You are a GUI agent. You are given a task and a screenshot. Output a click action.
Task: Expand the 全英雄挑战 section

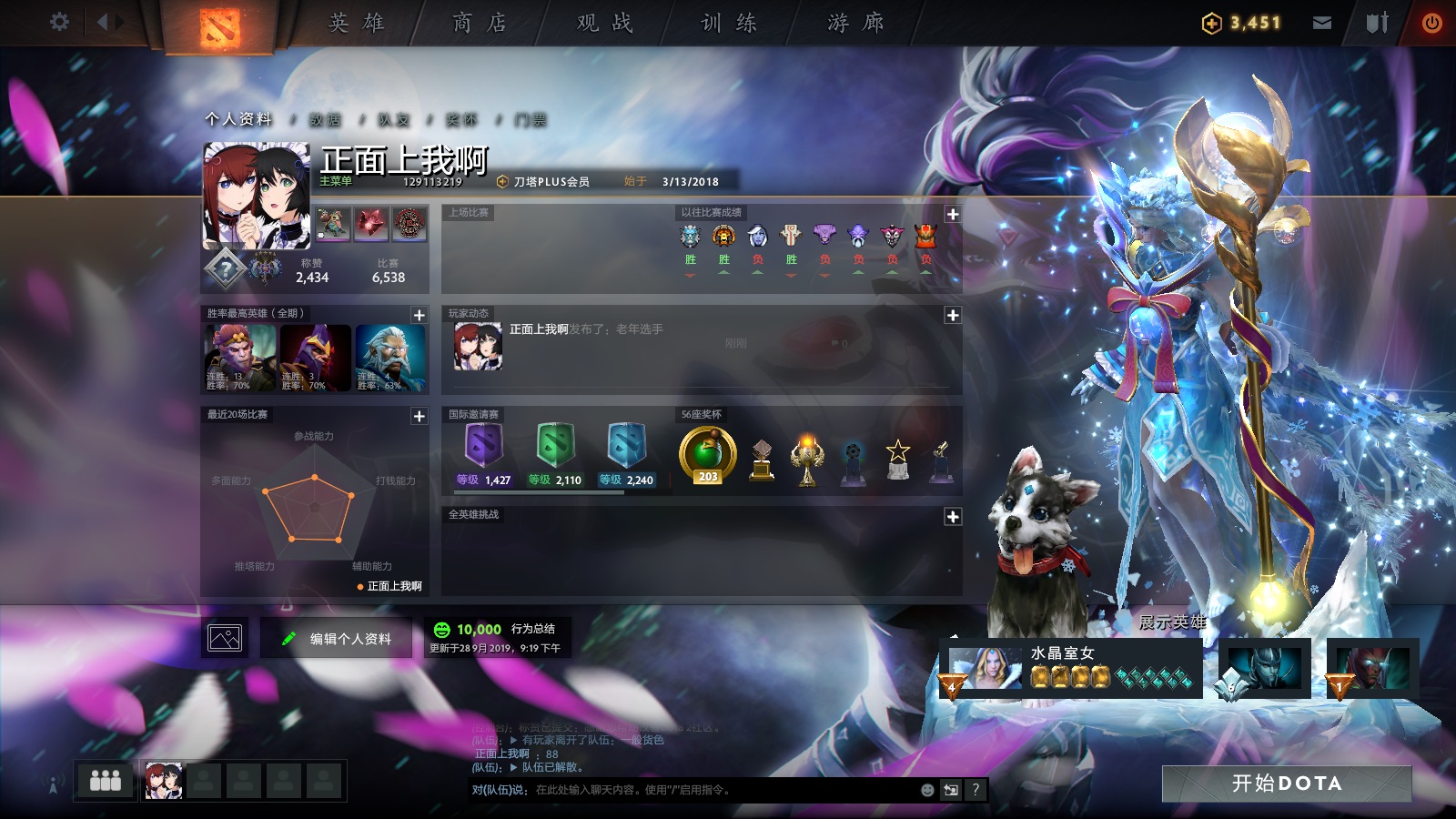(952, 515)
